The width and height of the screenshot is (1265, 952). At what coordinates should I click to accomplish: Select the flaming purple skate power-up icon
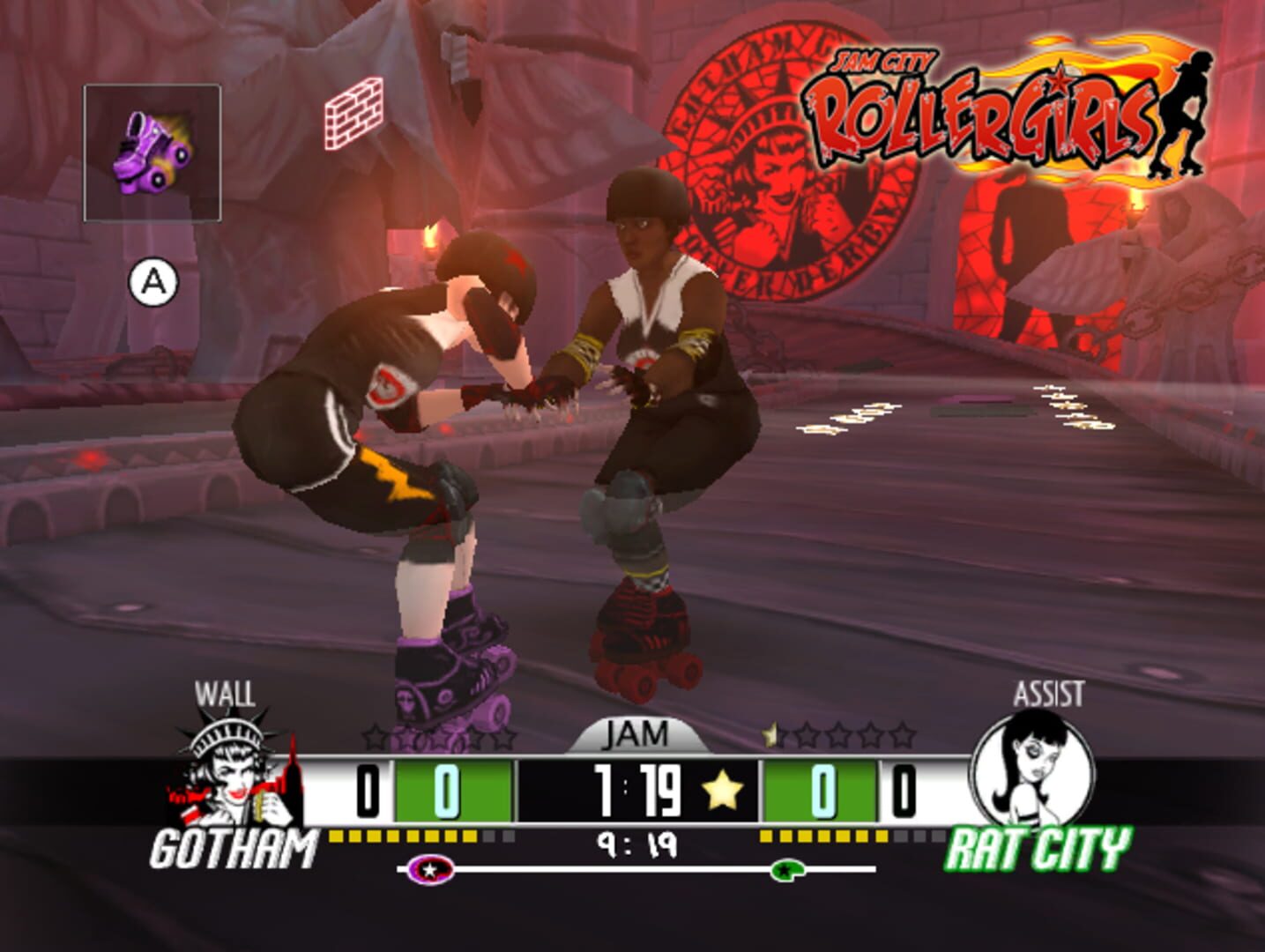[153, 150]
